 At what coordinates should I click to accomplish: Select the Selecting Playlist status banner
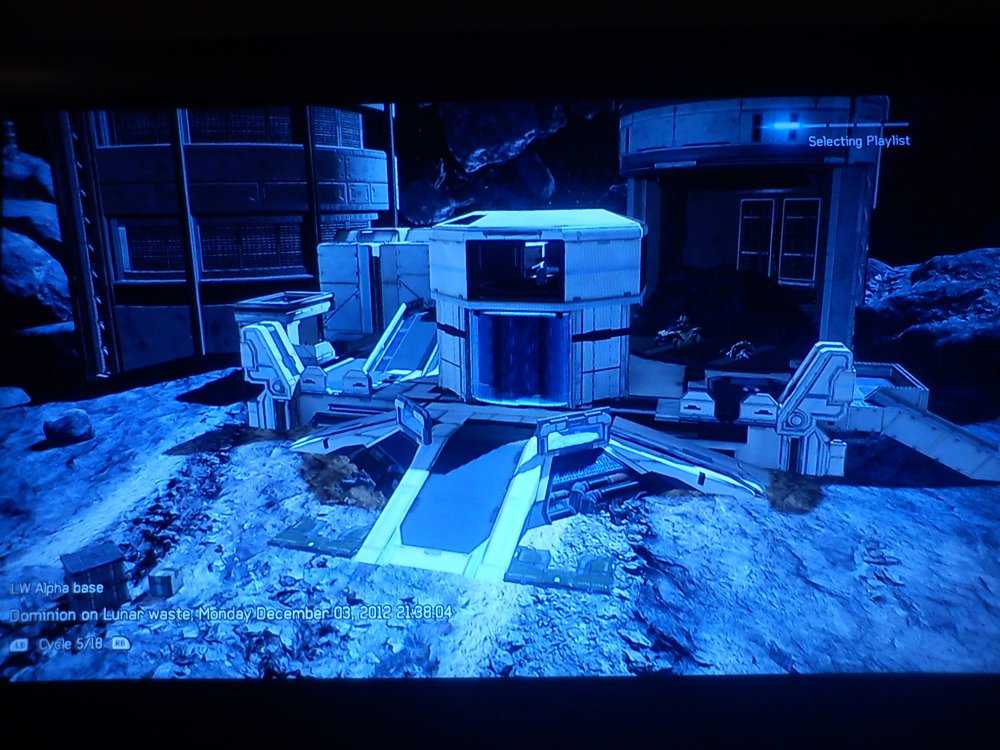click(858, 141)
